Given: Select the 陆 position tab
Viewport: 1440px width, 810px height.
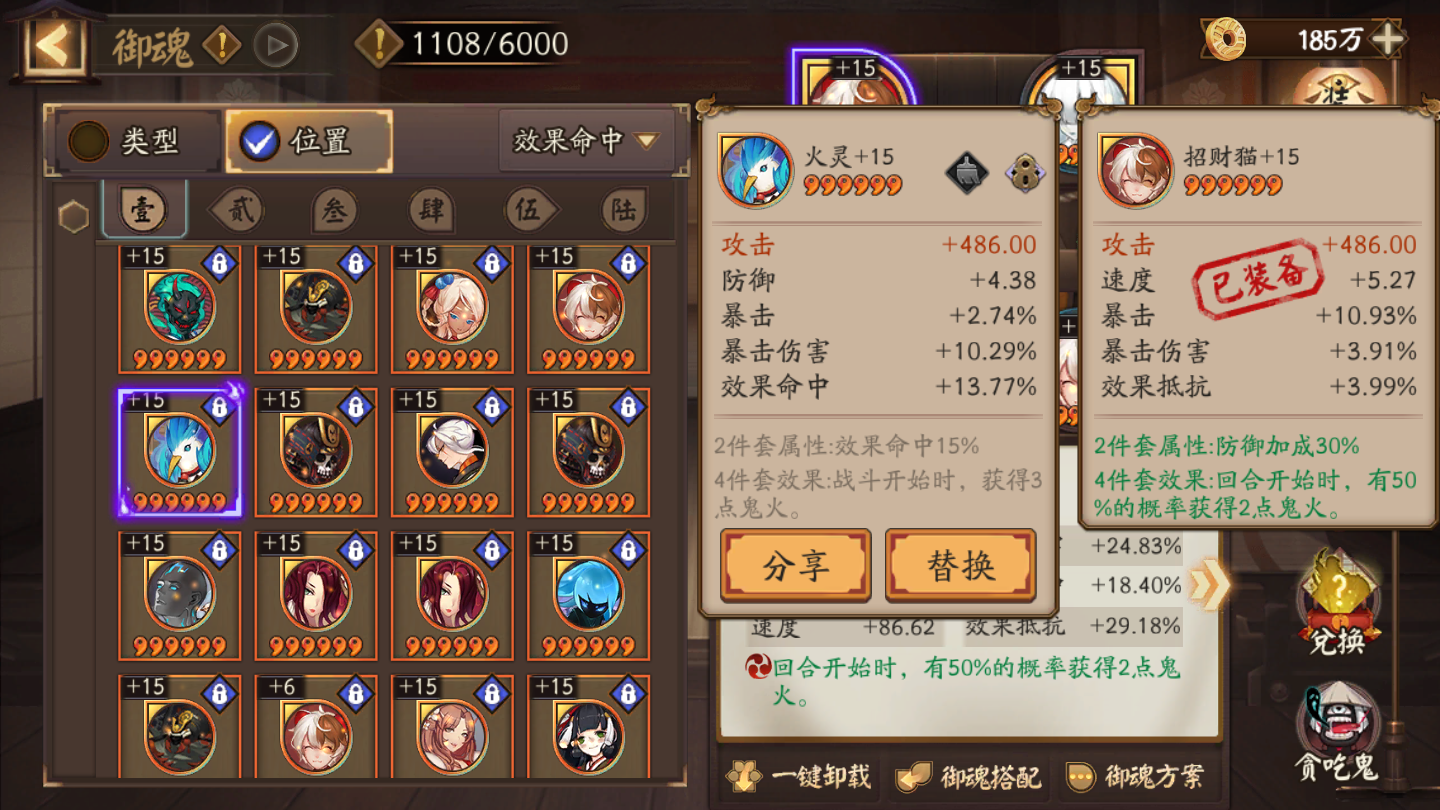Looking at the screenshot, I should [624, 210].
